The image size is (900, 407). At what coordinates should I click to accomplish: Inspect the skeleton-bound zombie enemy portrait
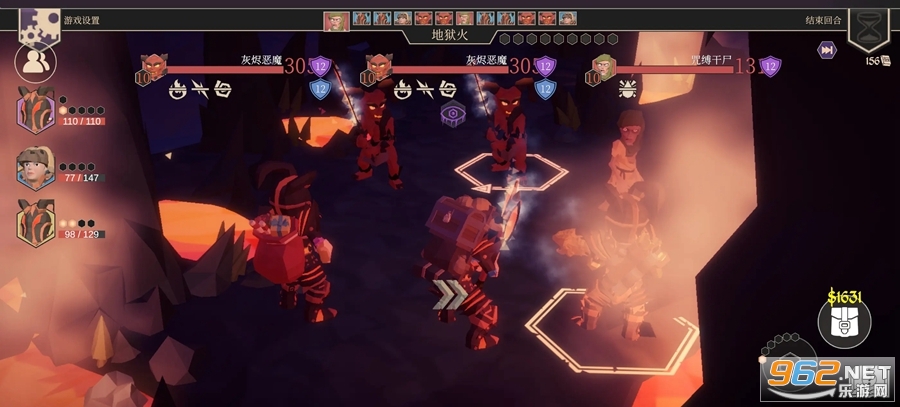click(603, 67)
